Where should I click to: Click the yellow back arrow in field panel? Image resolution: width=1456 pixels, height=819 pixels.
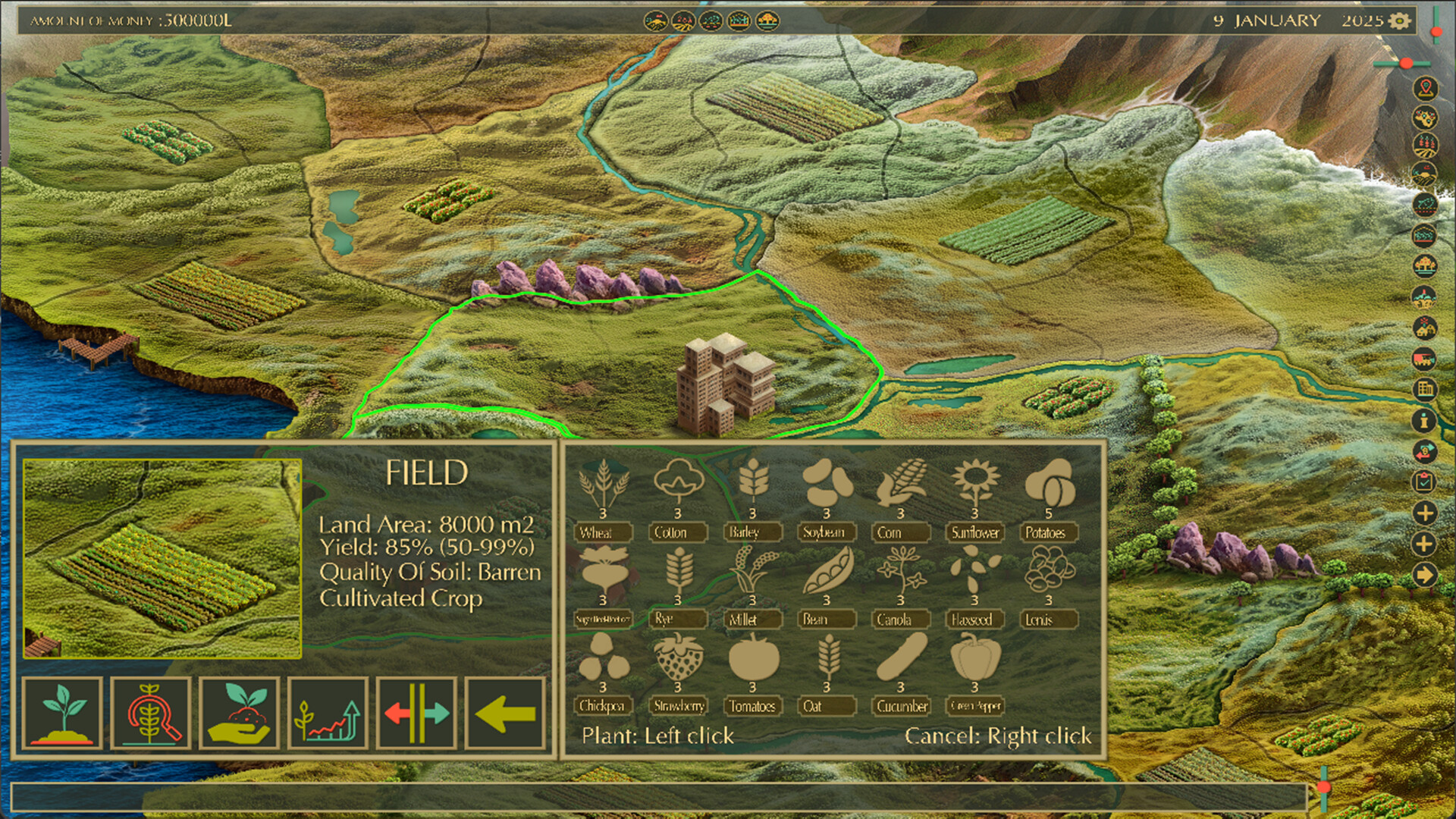pos(505,714)
